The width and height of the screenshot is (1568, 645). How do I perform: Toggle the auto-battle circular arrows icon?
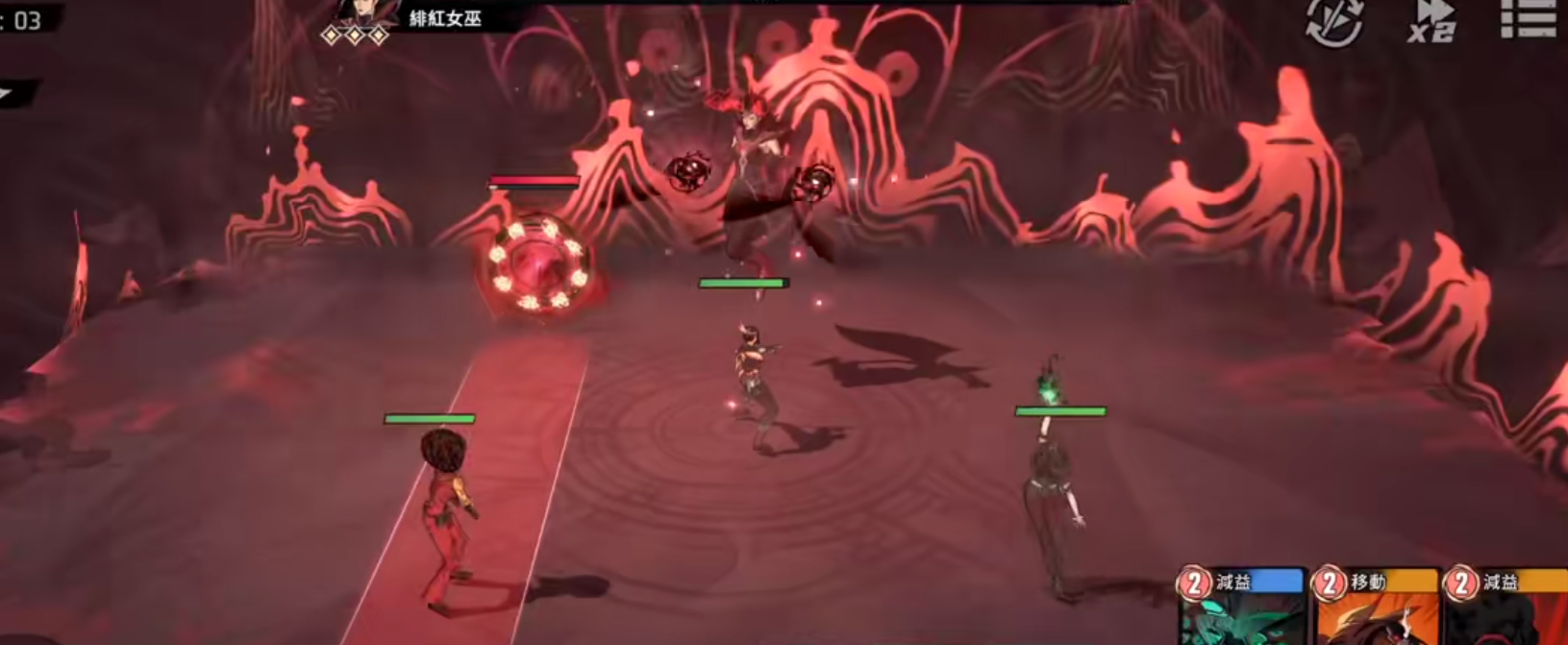click(1334, 21)
